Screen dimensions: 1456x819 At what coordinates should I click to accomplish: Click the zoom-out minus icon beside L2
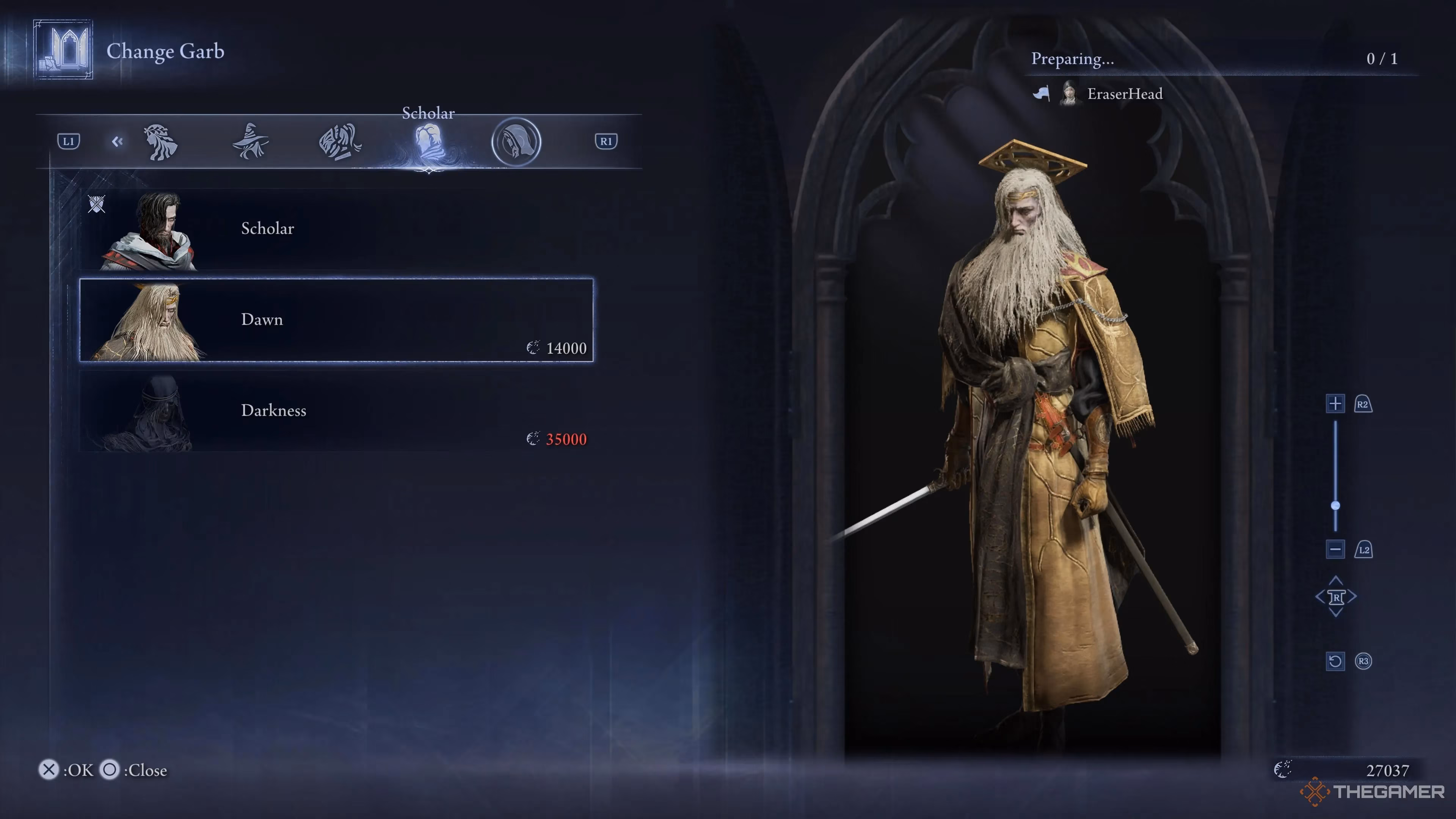click(x=1335, y=549)
